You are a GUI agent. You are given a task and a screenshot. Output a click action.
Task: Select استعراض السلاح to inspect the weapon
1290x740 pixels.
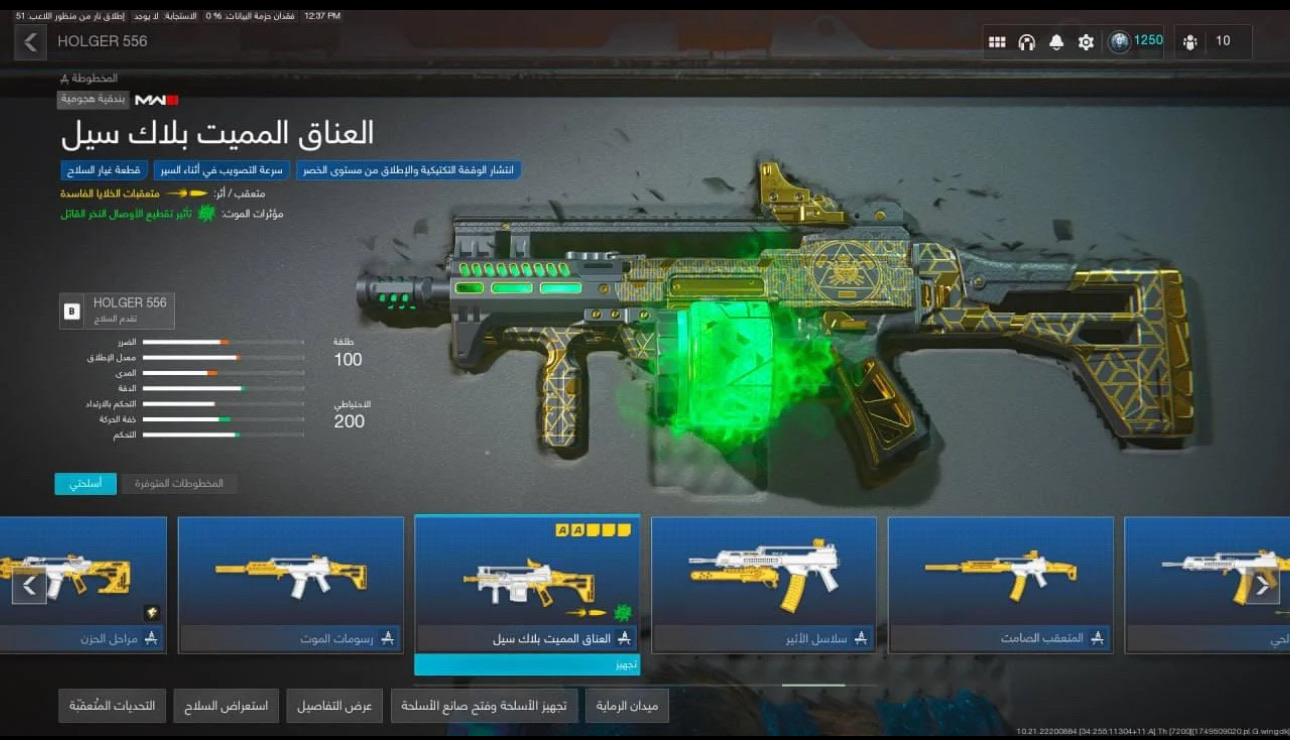(x=225, y=705)
